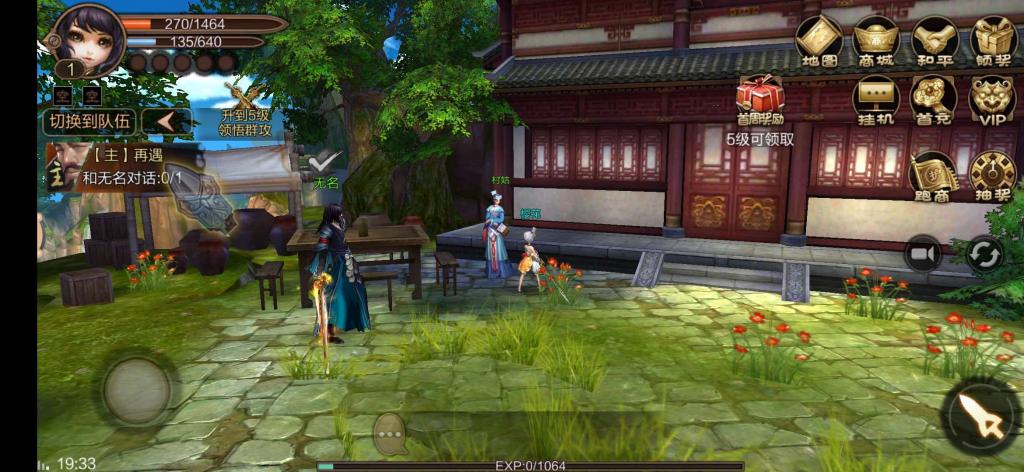This screenshot has width=1024, height=472.
Task: Open the chat speech bubble
Action: (389, 433)
